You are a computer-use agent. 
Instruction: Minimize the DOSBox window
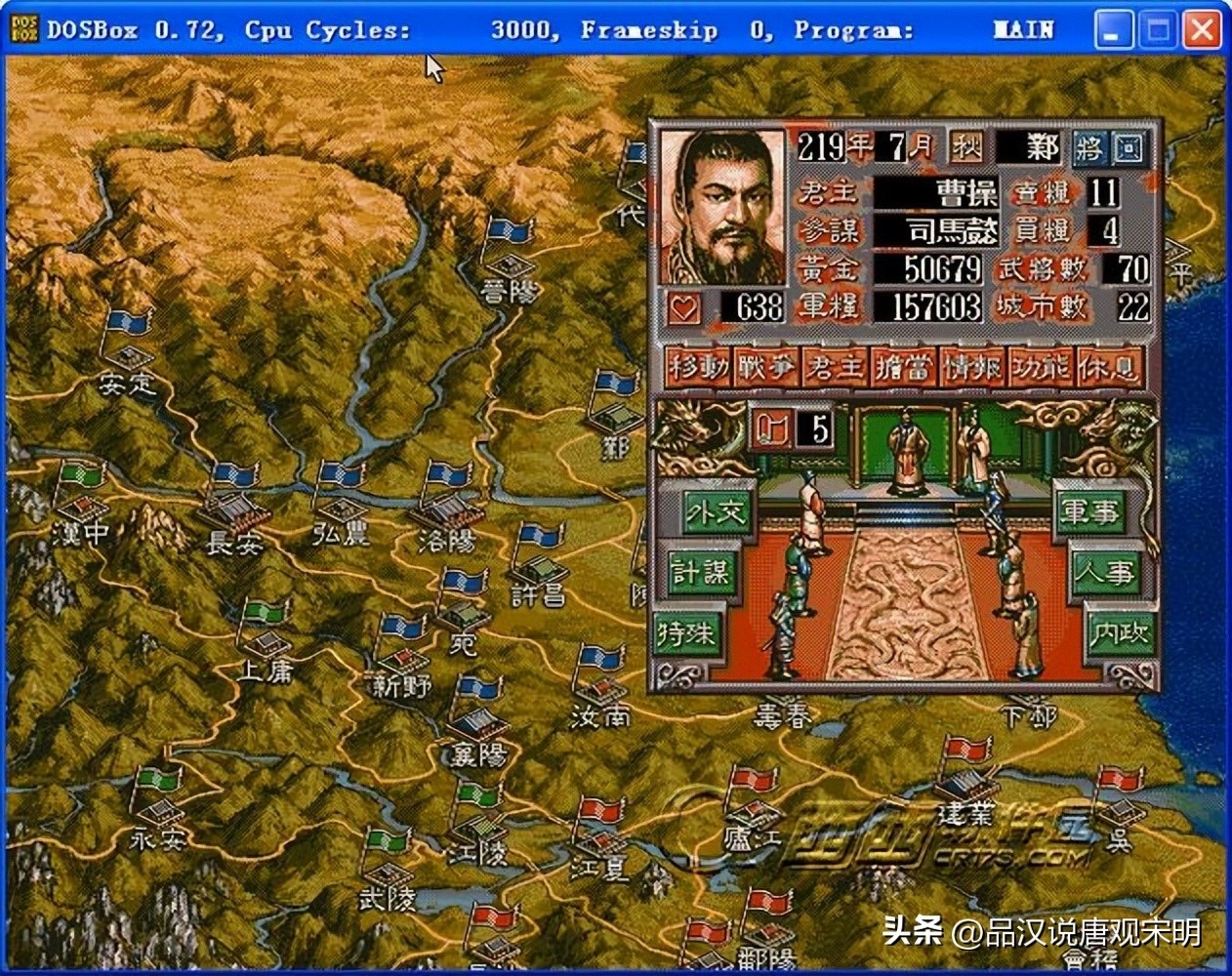(x=1113, y=30)
